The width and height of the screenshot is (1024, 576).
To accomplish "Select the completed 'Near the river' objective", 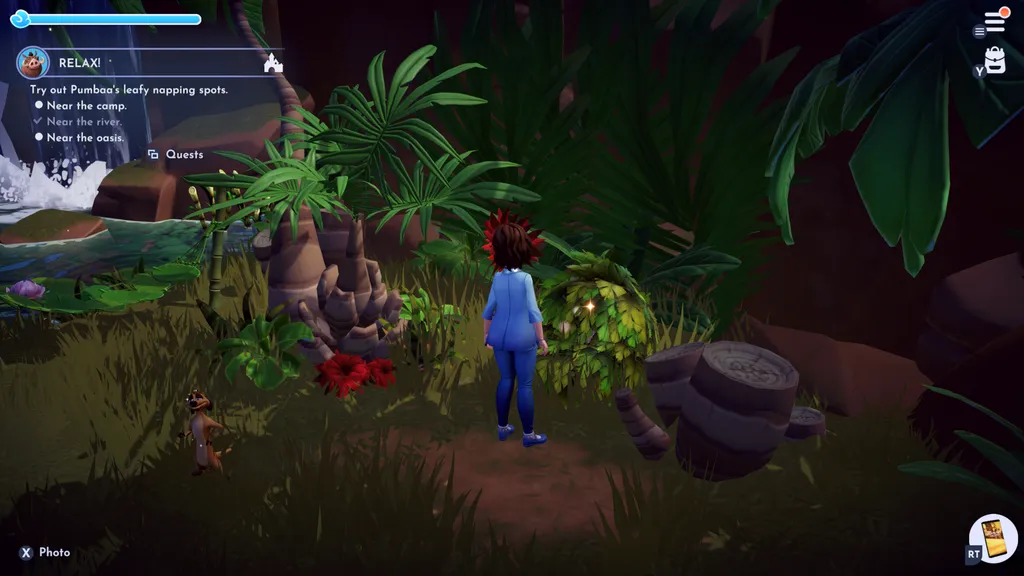I will 84,122.
